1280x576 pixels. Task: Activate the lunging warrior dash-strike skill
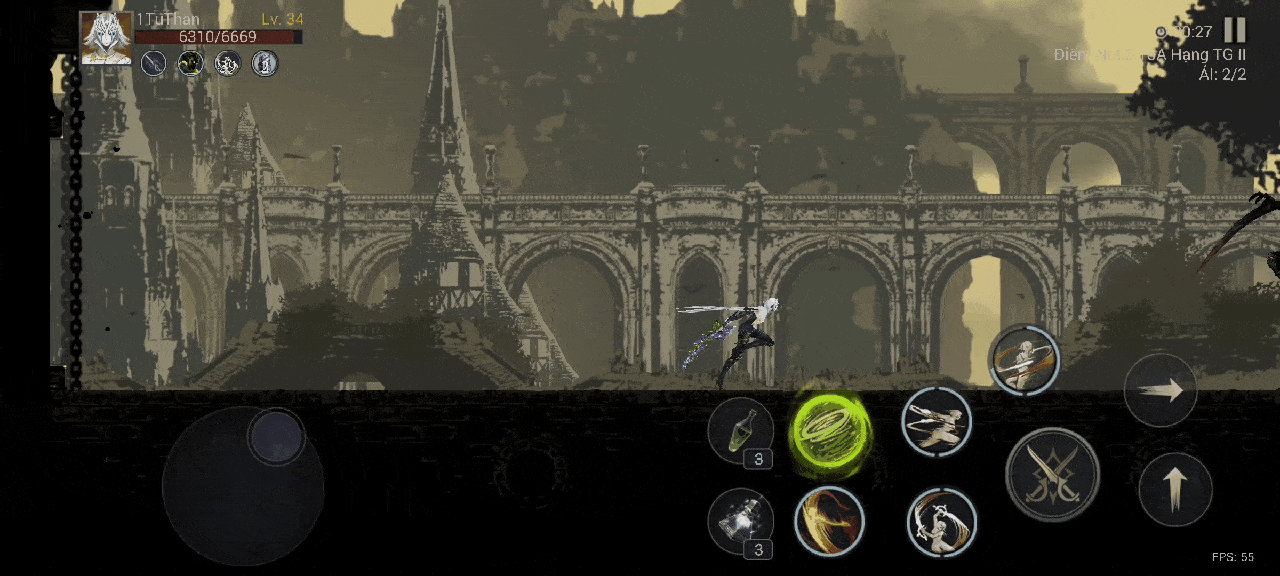(936, 422)
